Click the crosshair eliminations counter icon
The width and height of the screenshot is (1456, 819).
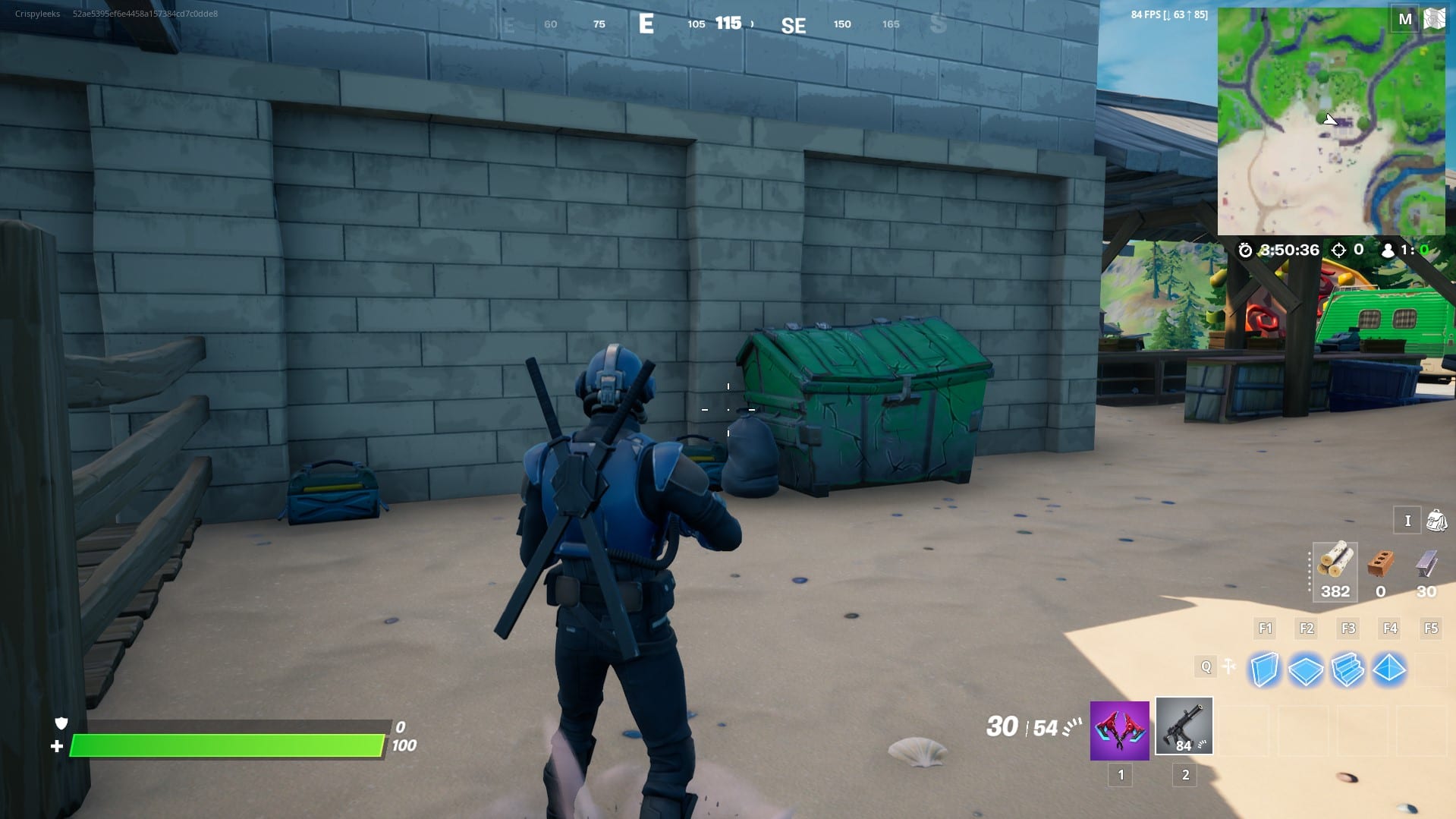(1340, 250)
